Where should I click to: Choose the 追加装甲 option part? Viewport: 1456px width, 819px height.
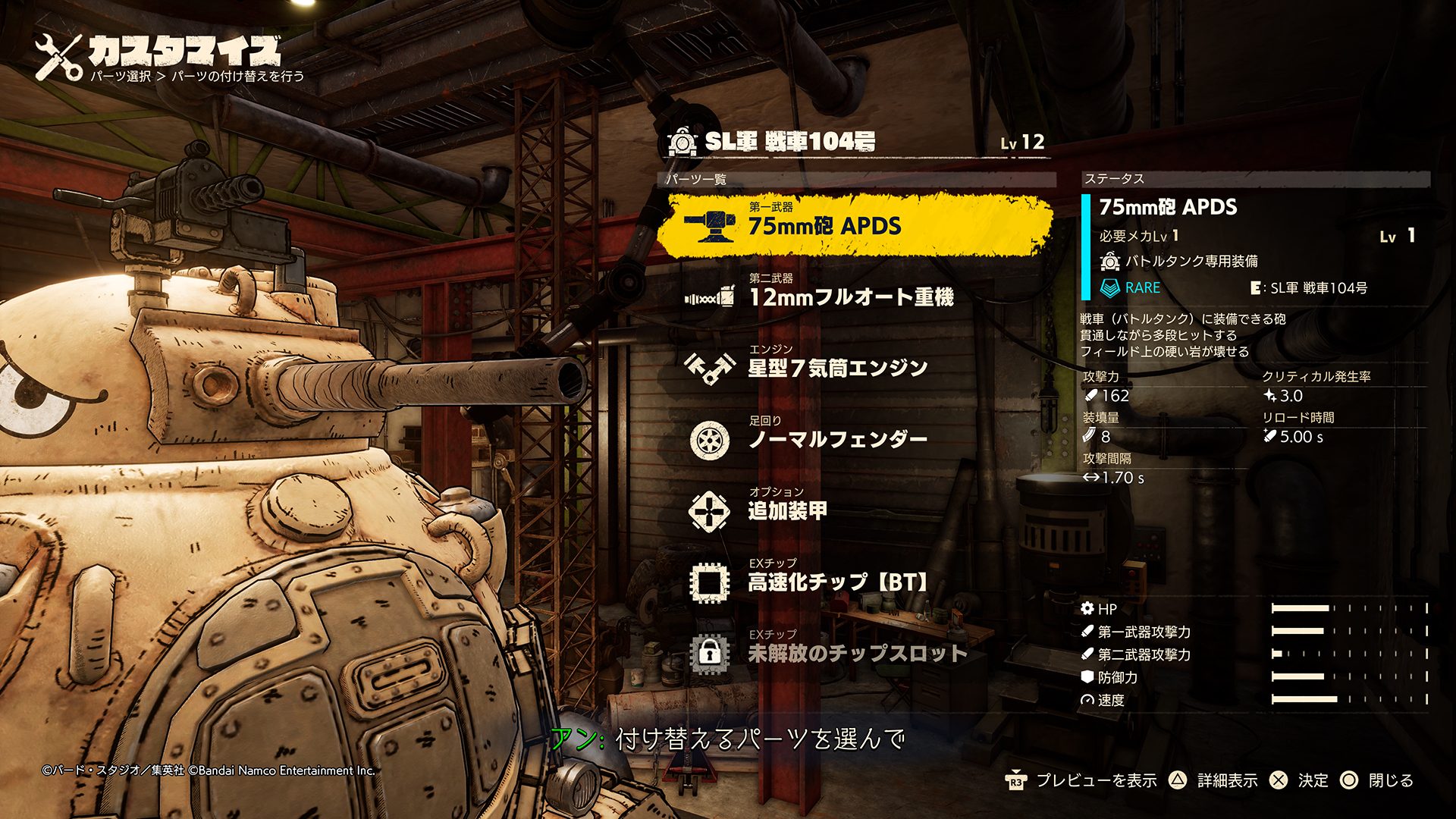787,510
